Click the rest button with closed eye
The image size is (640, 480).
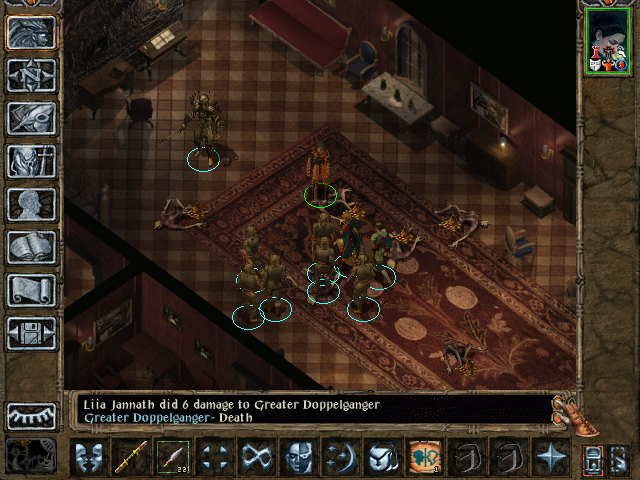pos(31,415)
